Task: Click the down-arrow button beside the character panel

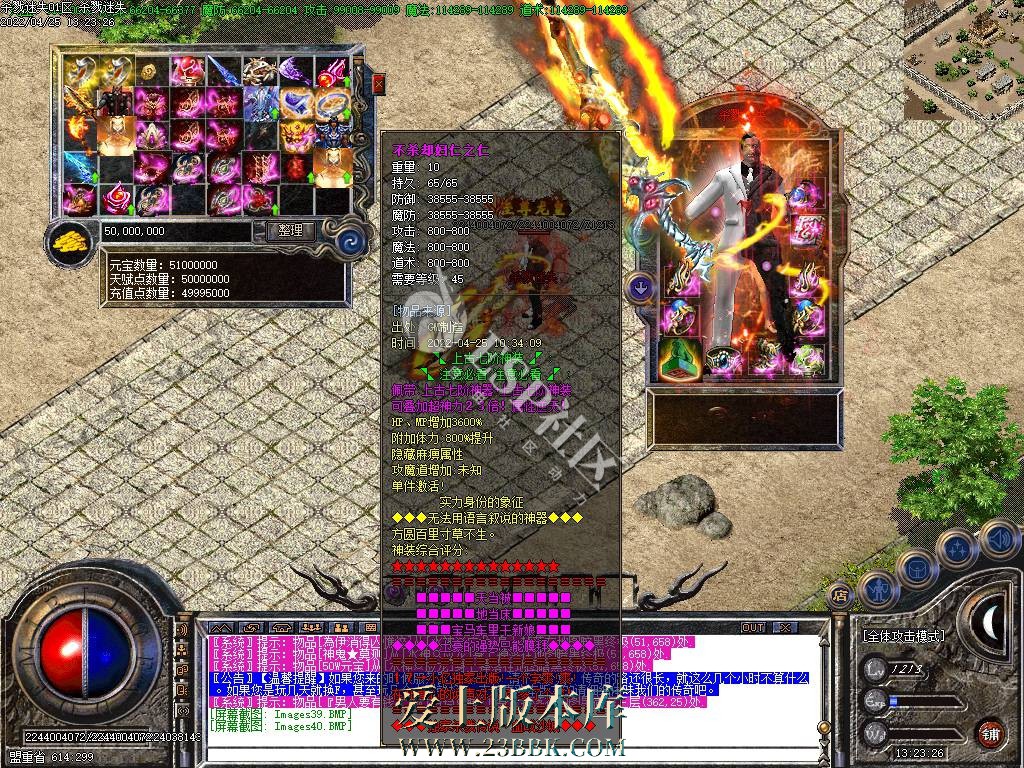Action: point(638,288)
